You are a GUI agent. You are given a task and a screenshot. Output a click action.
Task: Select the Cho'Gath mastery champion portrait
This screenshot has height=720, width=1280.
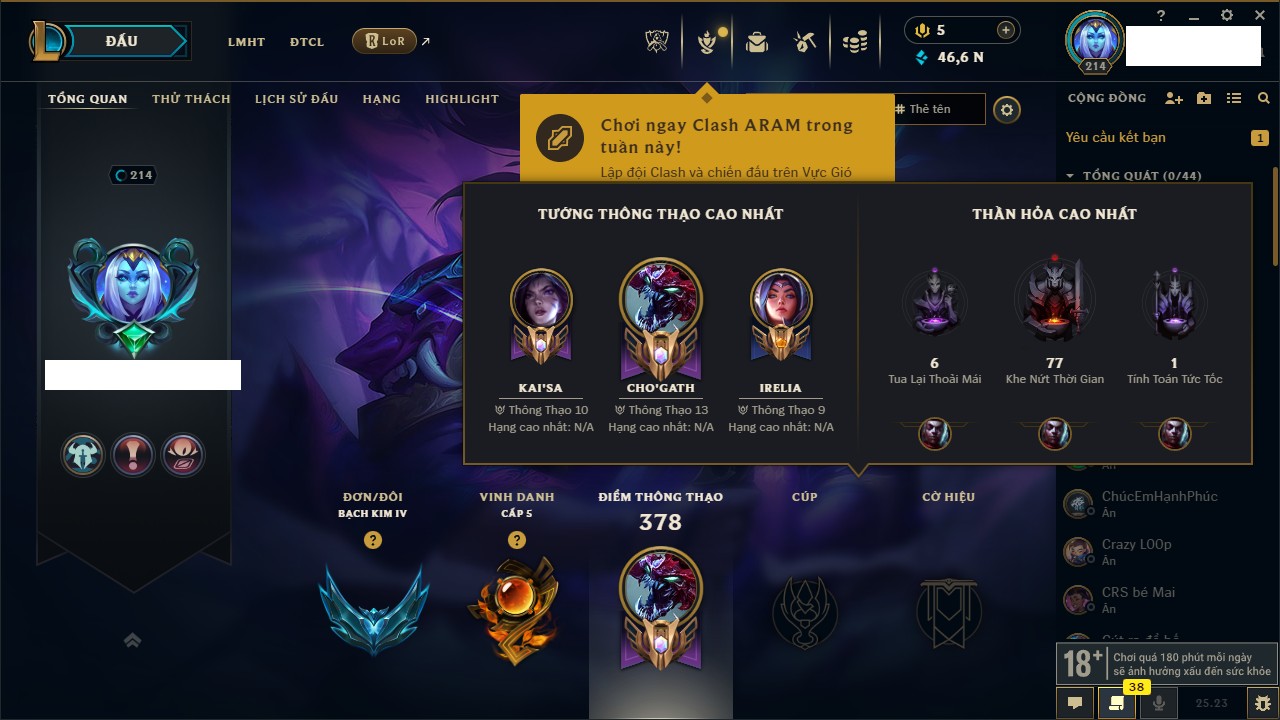(660, 300)
